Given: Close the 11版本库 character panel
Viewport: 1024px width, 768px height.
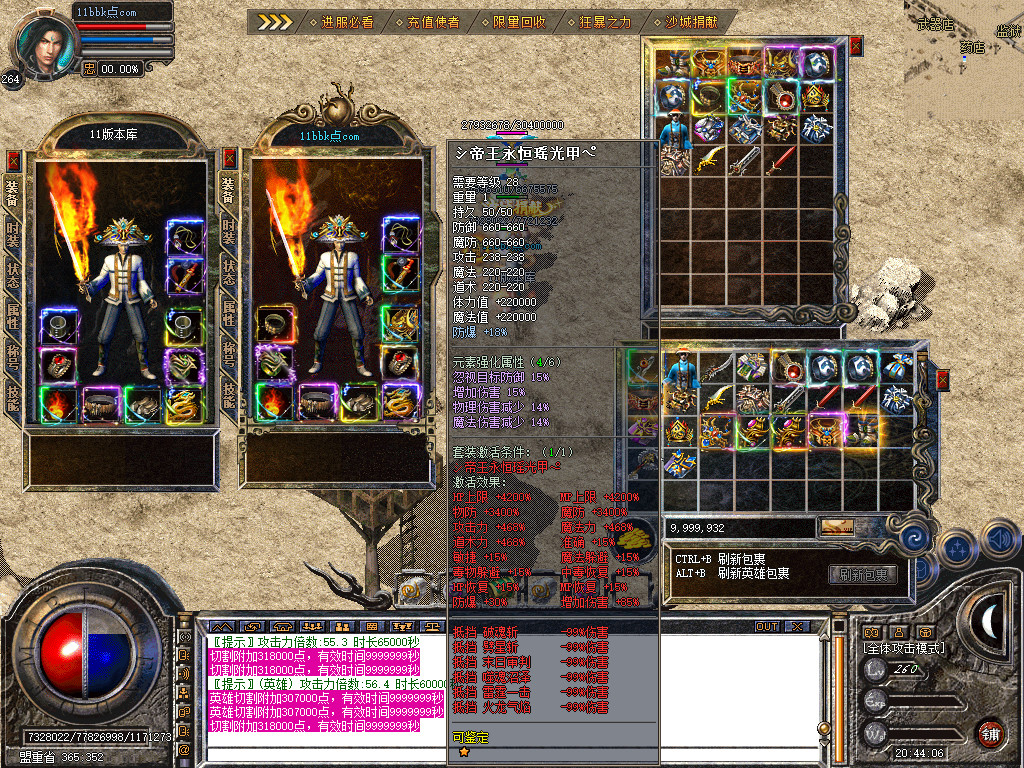Looking at the screenshot, I should coord(13,160).
